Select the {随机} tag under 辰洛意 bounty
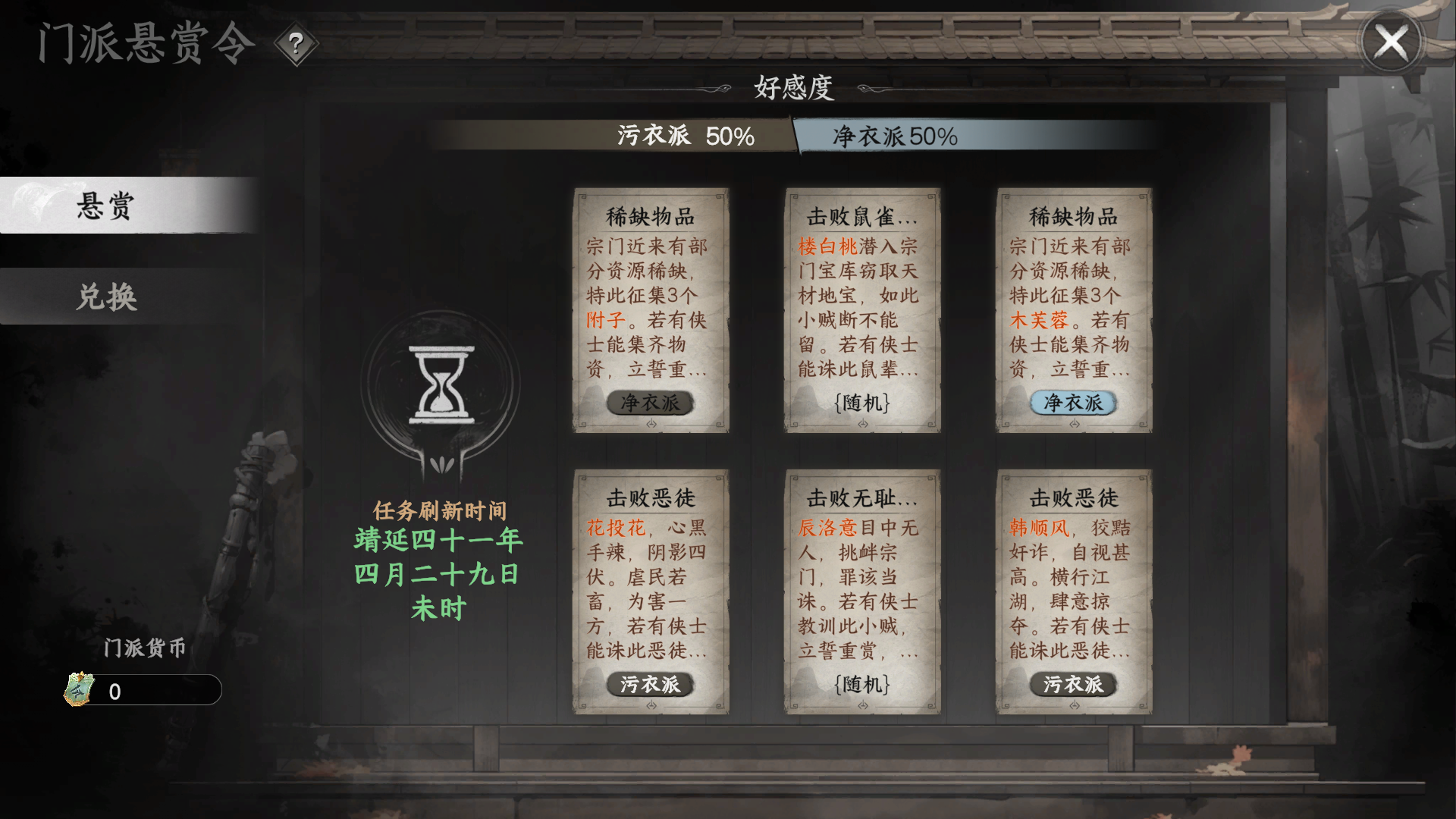1456x819 pixels. [x=861, y=685]
